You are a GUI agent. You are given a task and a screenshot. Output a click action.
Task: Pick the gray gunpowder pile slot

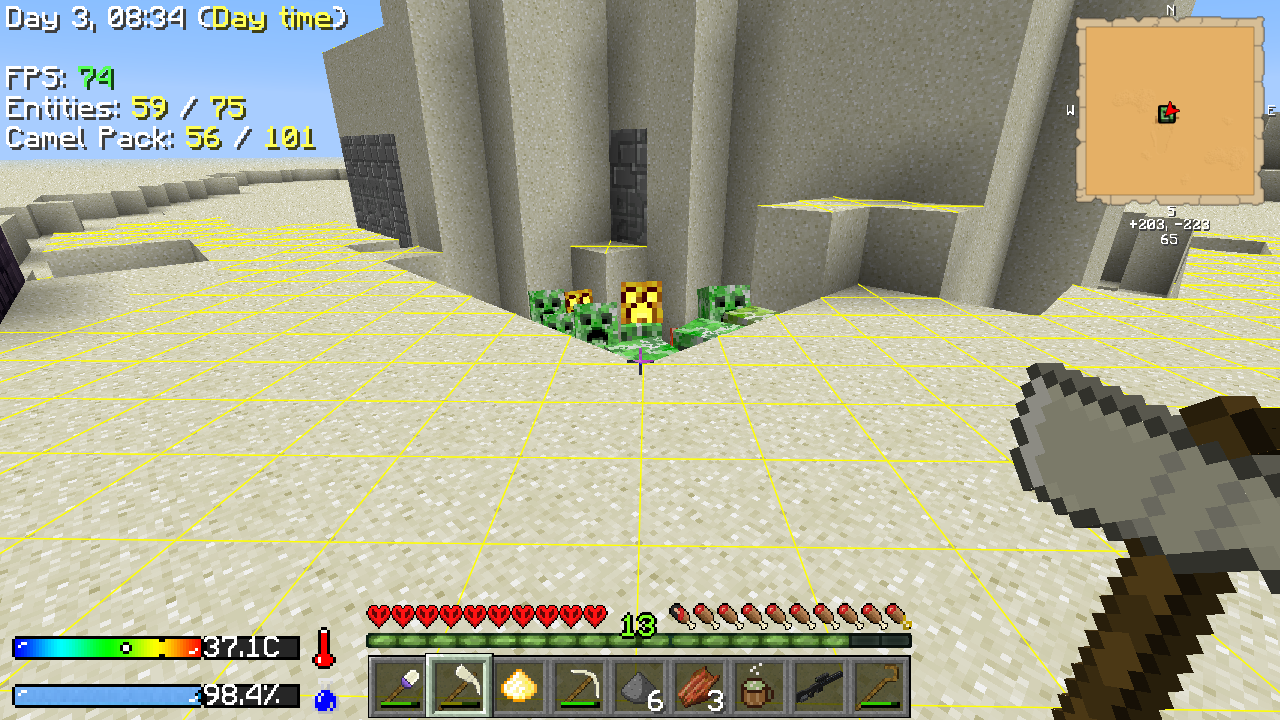click(x=639, y=686)
